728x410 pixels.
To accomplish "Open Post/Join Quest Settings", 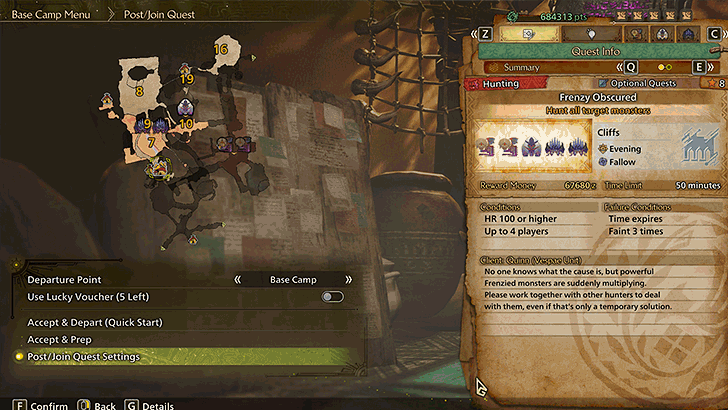I will 84,356.
